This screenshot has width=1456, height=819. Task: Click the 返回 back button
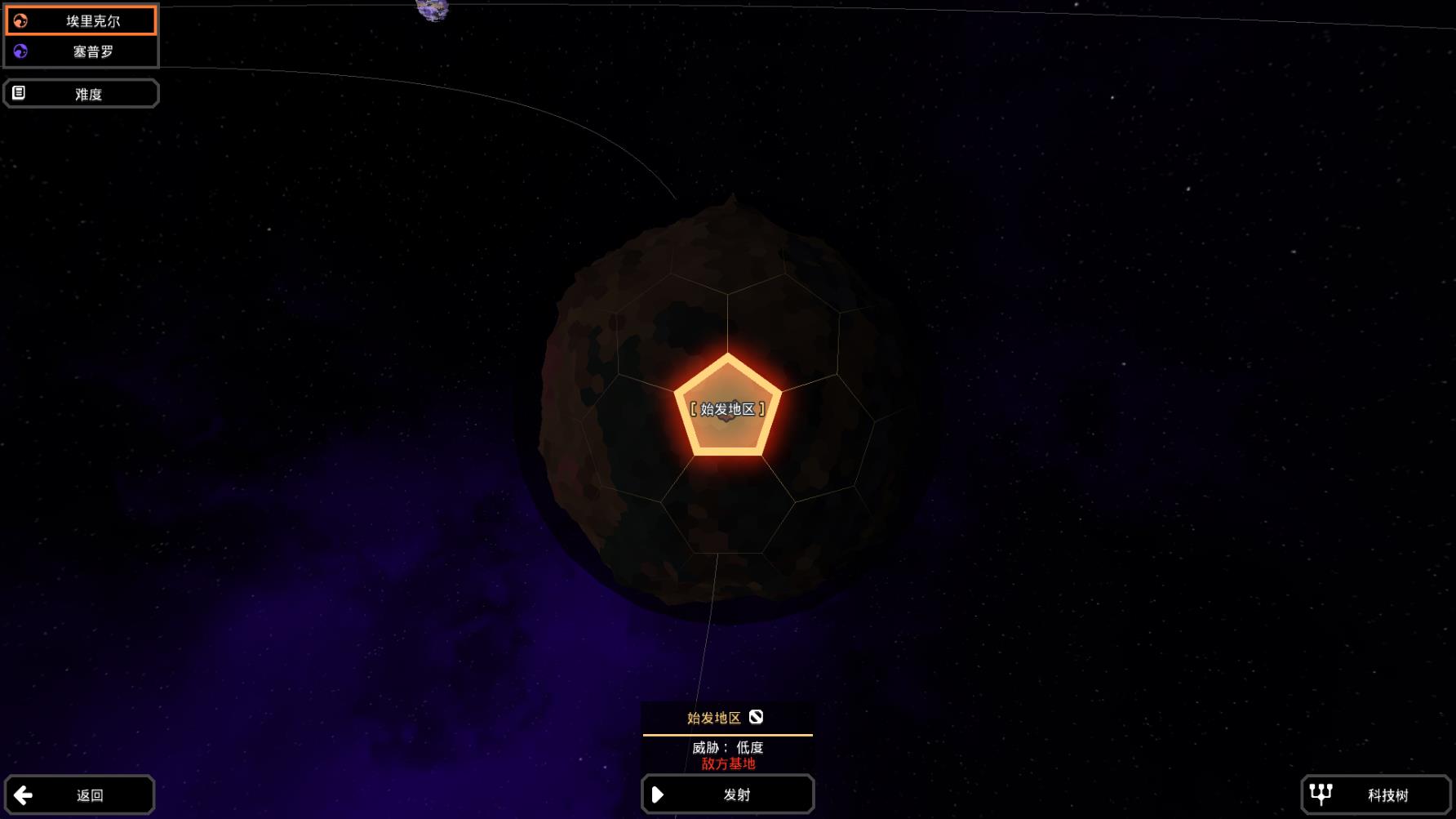pos(79,795)
